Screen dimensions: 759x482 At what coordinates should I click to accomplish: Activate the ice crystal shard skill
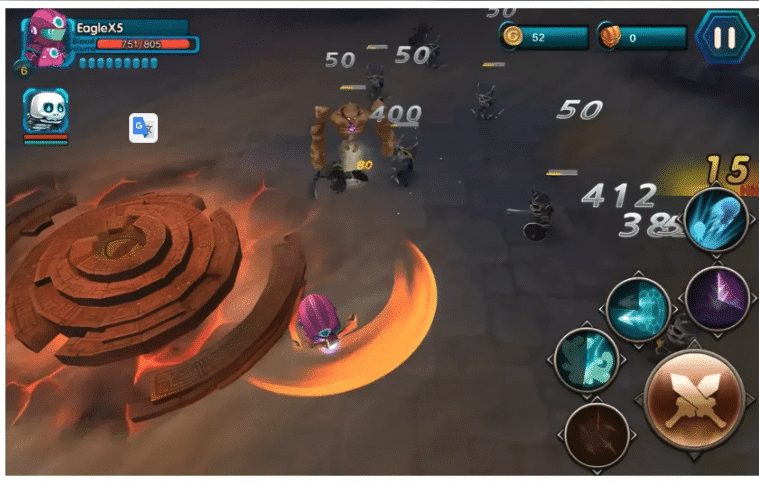pos(717,222)
